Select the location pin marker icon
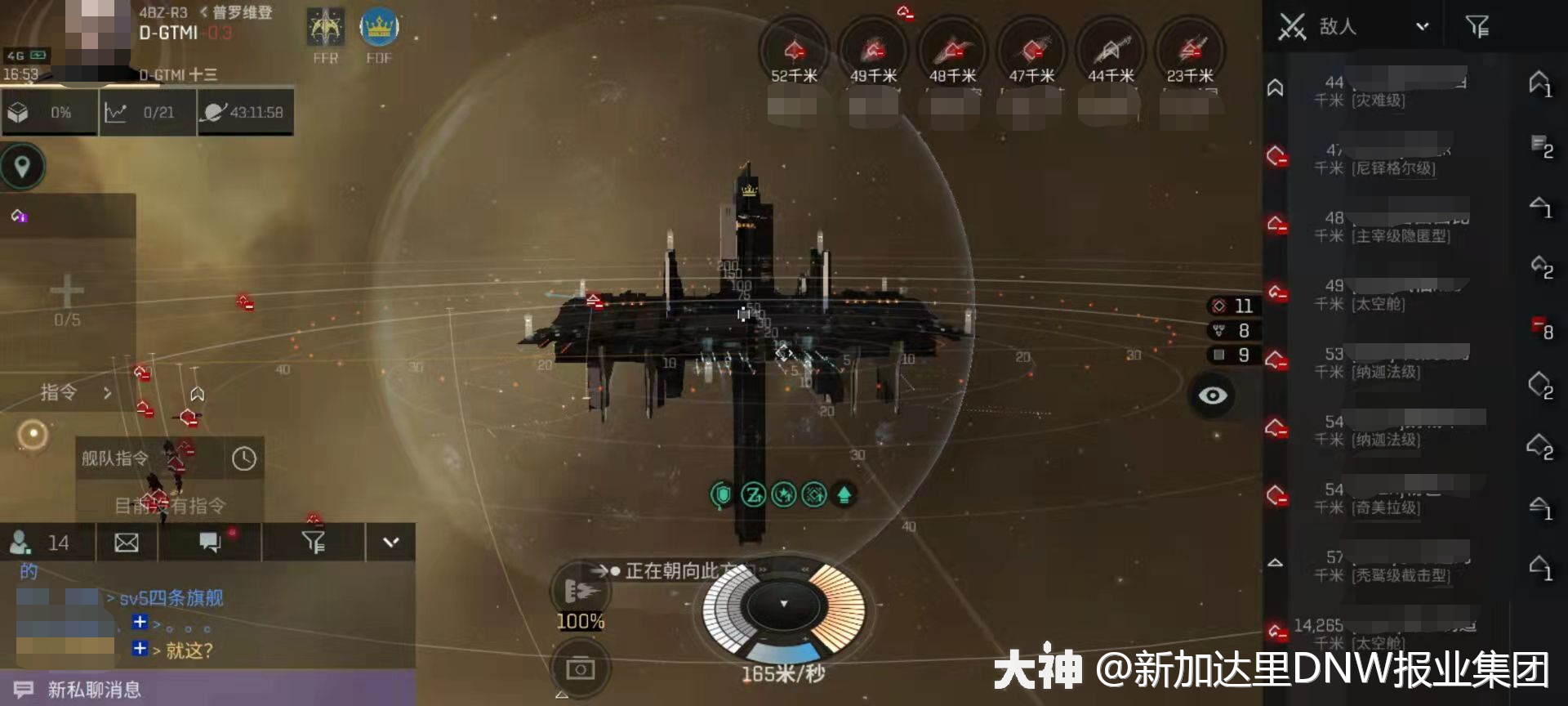 point(22,167)
